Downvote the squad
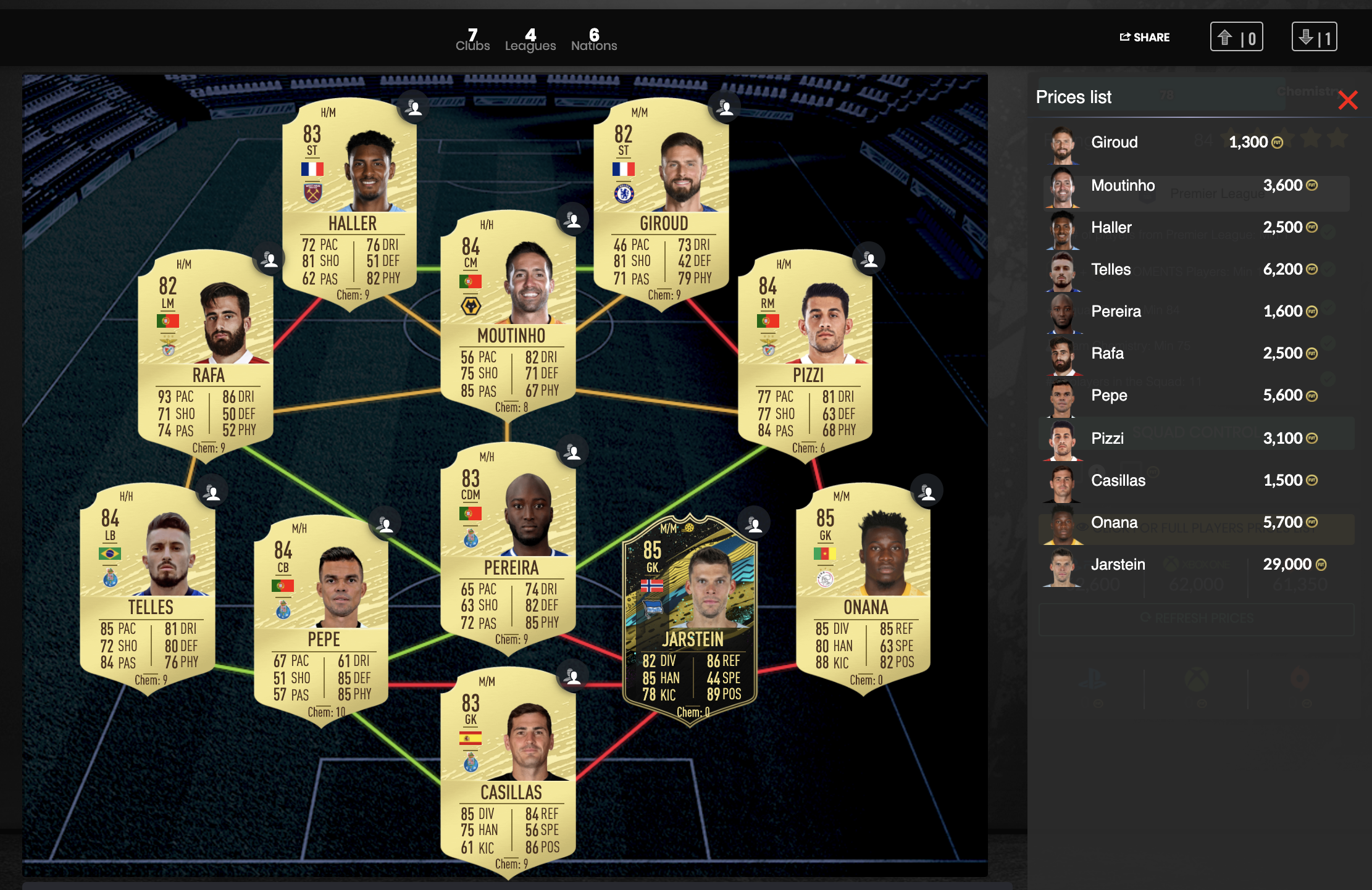Image resolution: width=1372 pixels, height=890 pixels. point(1314,38)
